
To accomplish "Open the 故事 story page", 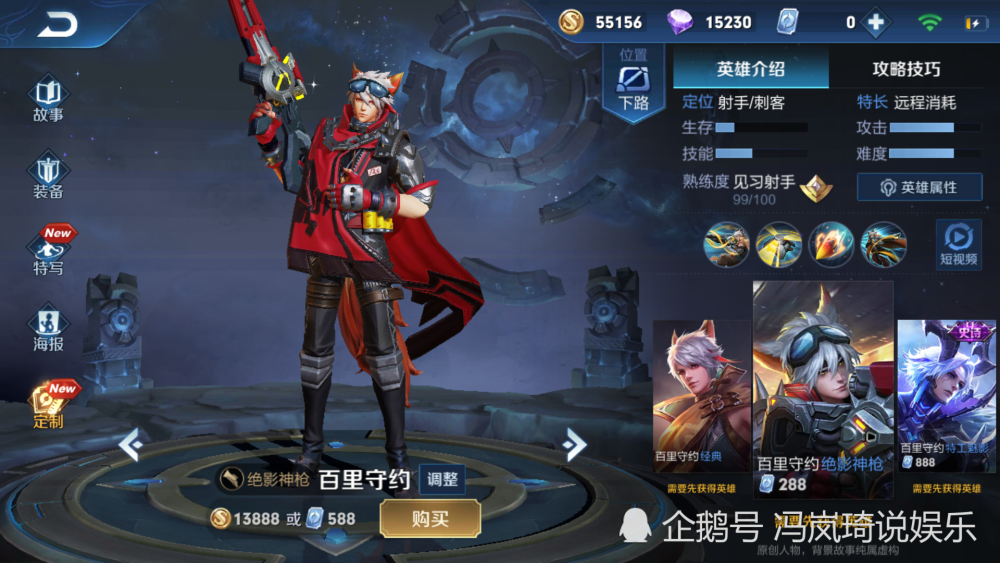I will (48, 99).
